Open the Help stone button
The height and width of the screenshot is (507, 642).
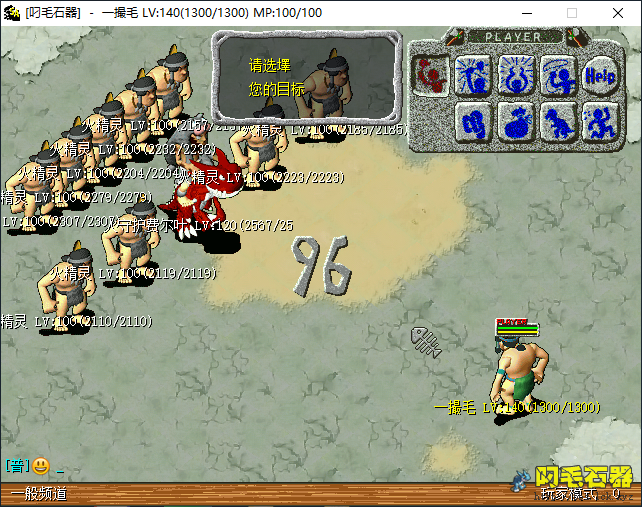point(599,73)
